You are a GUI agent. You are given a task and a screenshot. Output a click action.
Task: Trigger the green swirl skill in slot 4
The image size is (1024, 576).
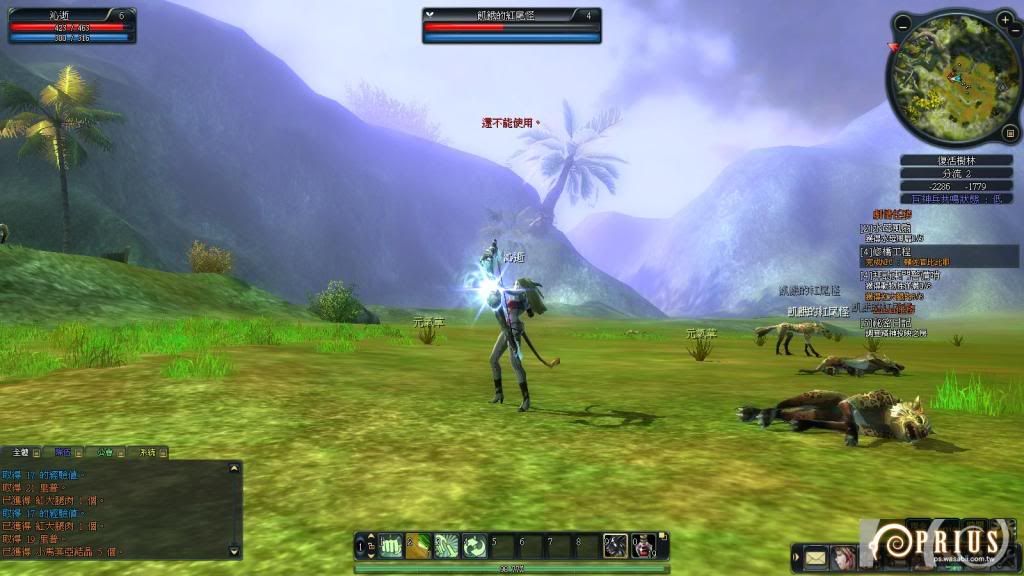pos(474,545)
